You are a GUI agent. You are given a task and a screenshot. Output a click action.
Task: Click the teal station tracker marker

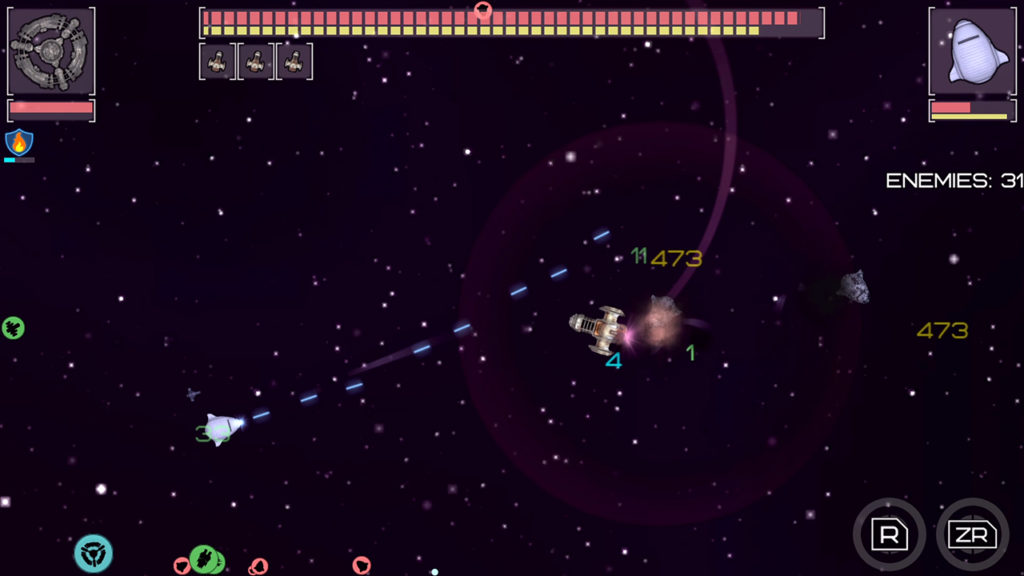pyautogui.click(x=93, y=553)
